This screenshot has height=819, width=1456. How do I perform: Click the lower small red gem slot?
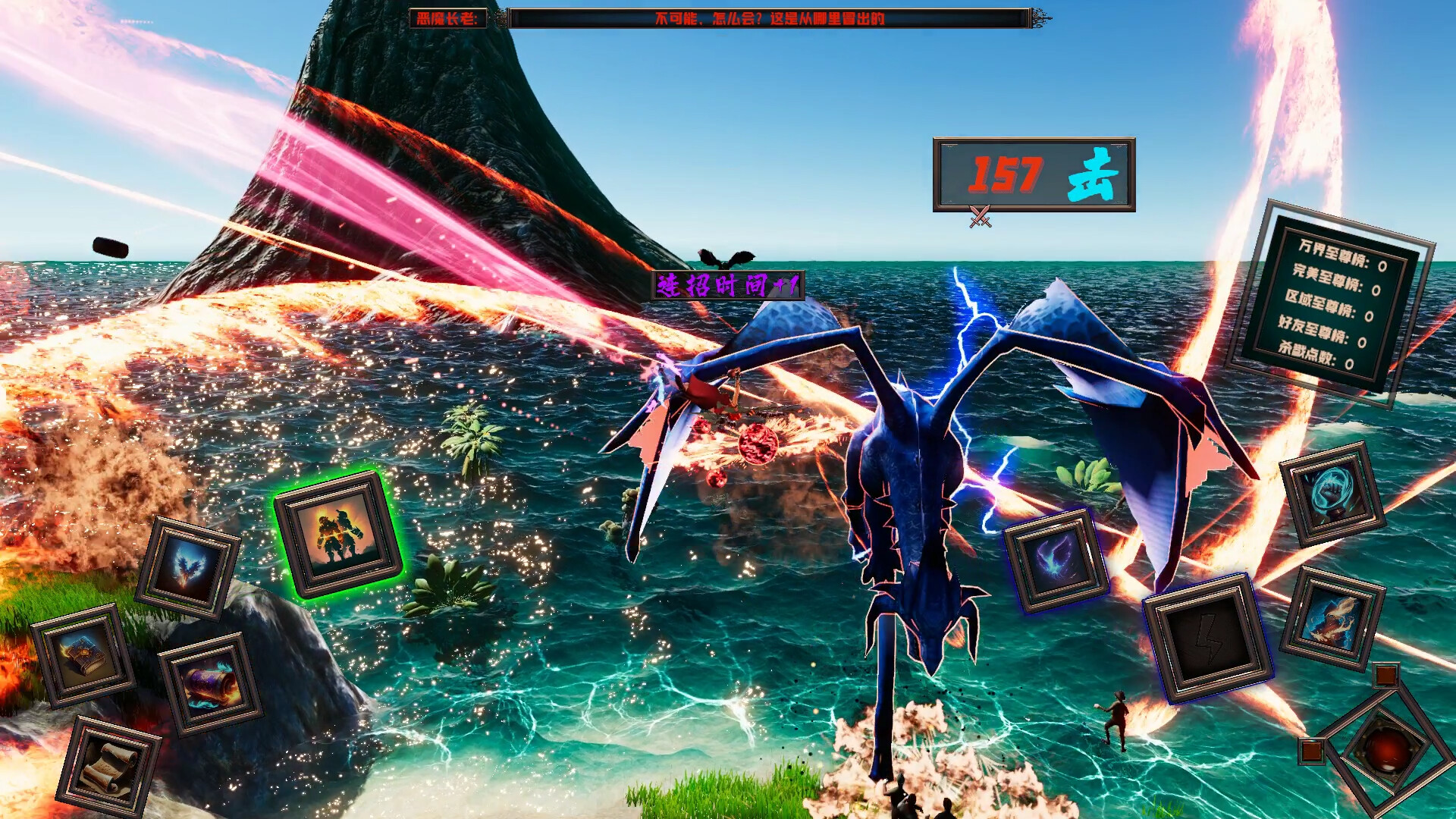click(x=1311, y=752)
